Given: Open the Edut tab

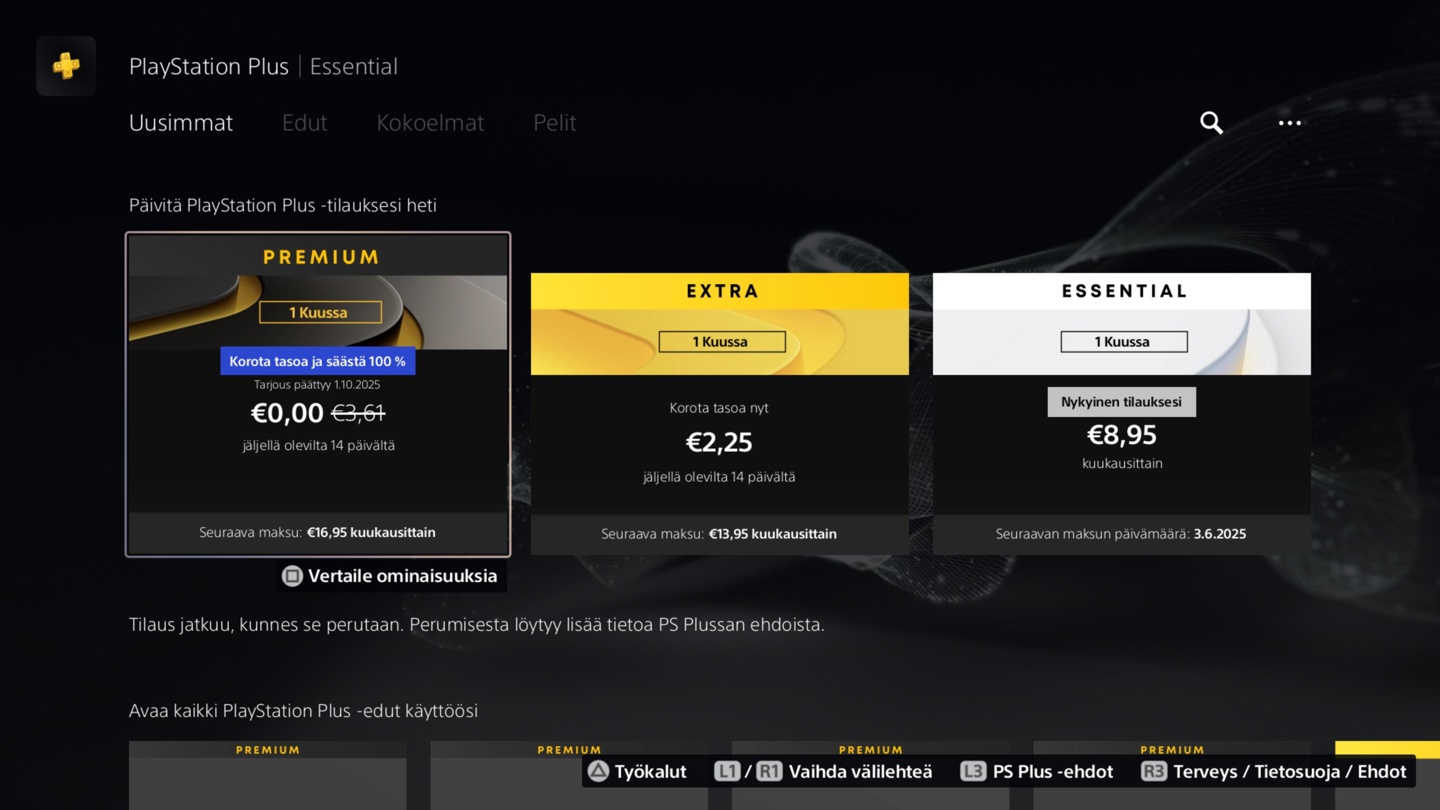Looking at the screenshot, I should 304,123.
